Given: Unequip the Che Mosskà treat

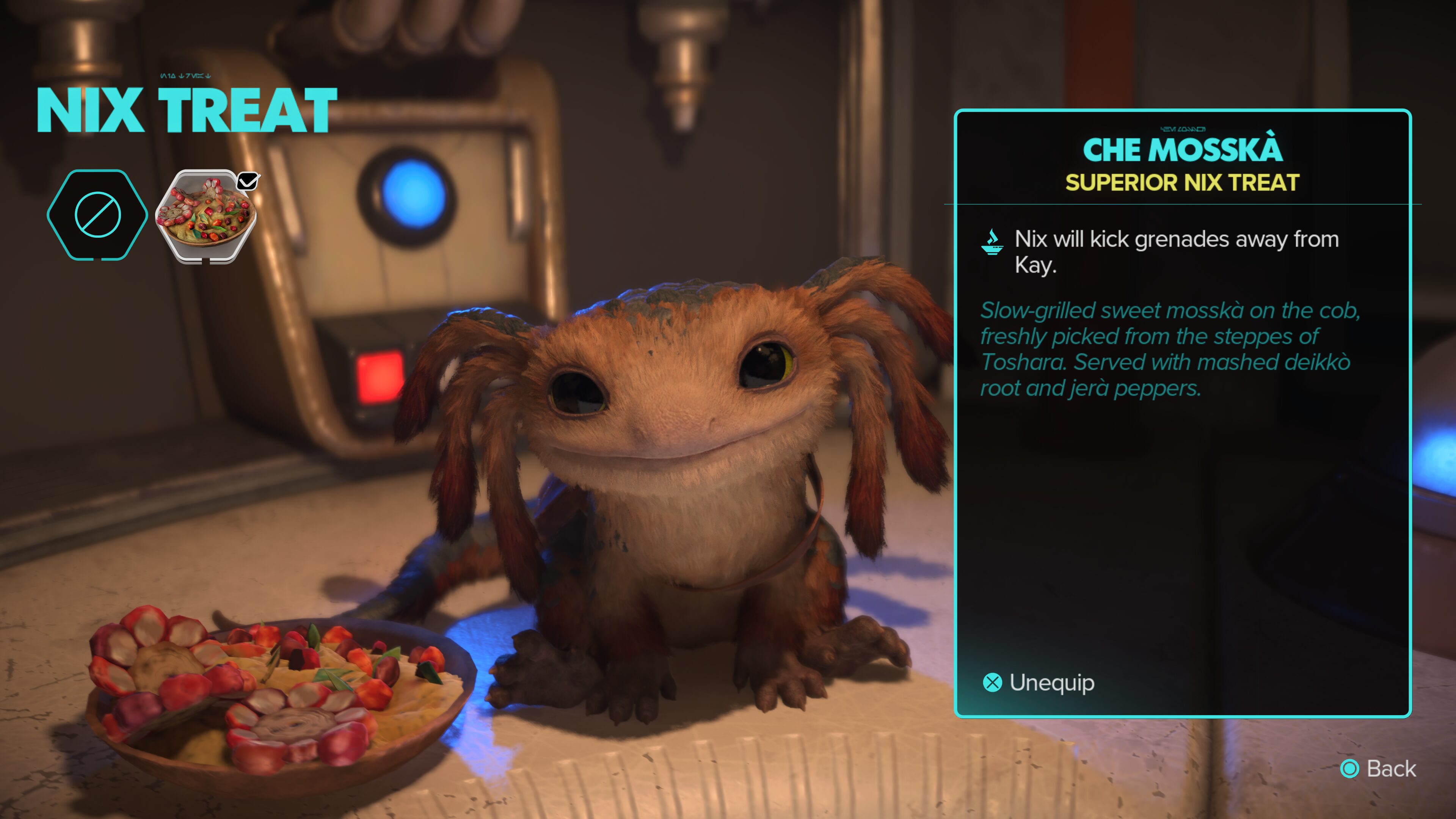Looking at the screenshot, I should click(x=1039, y=683).
